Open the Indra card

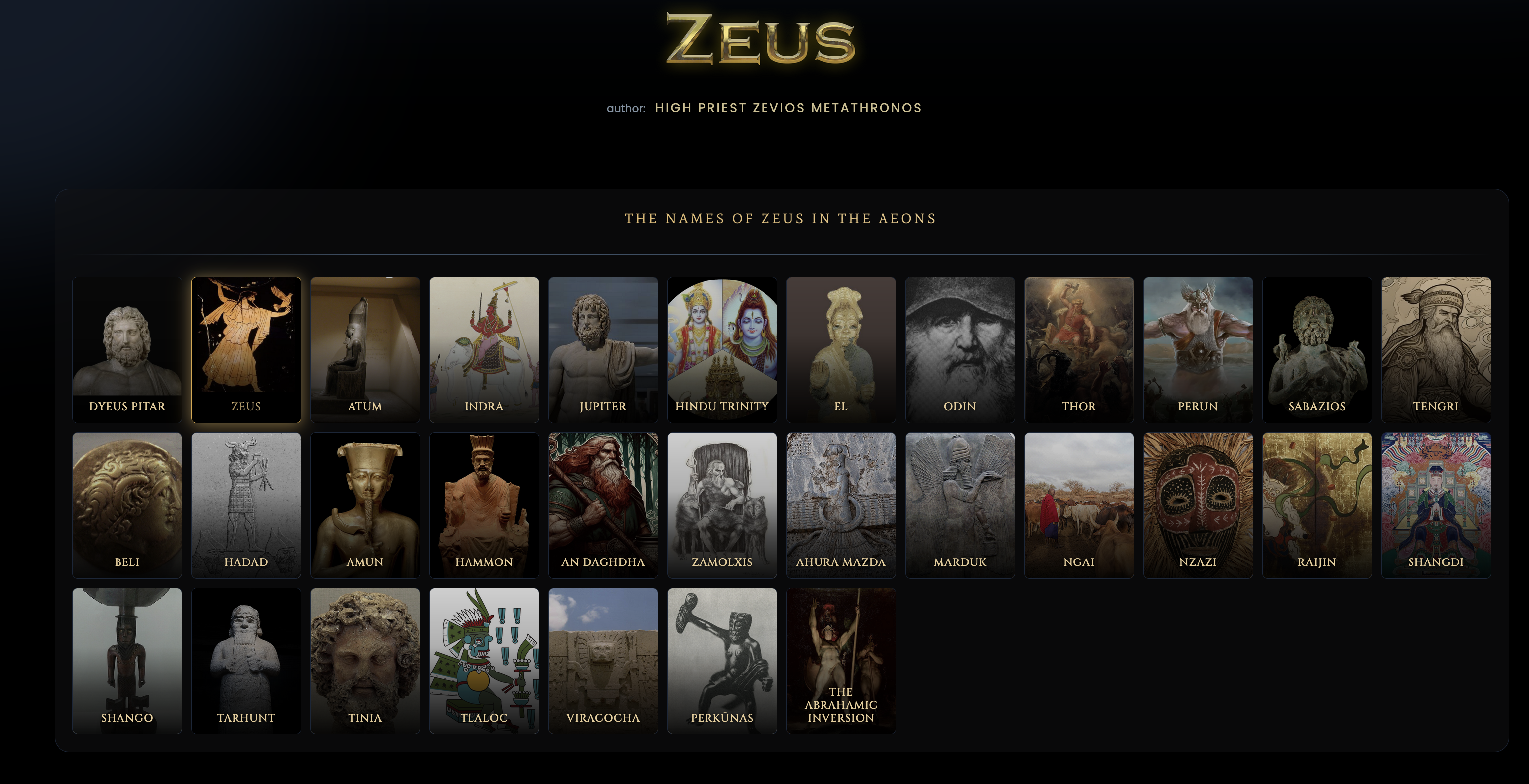[x=484, y=349]
